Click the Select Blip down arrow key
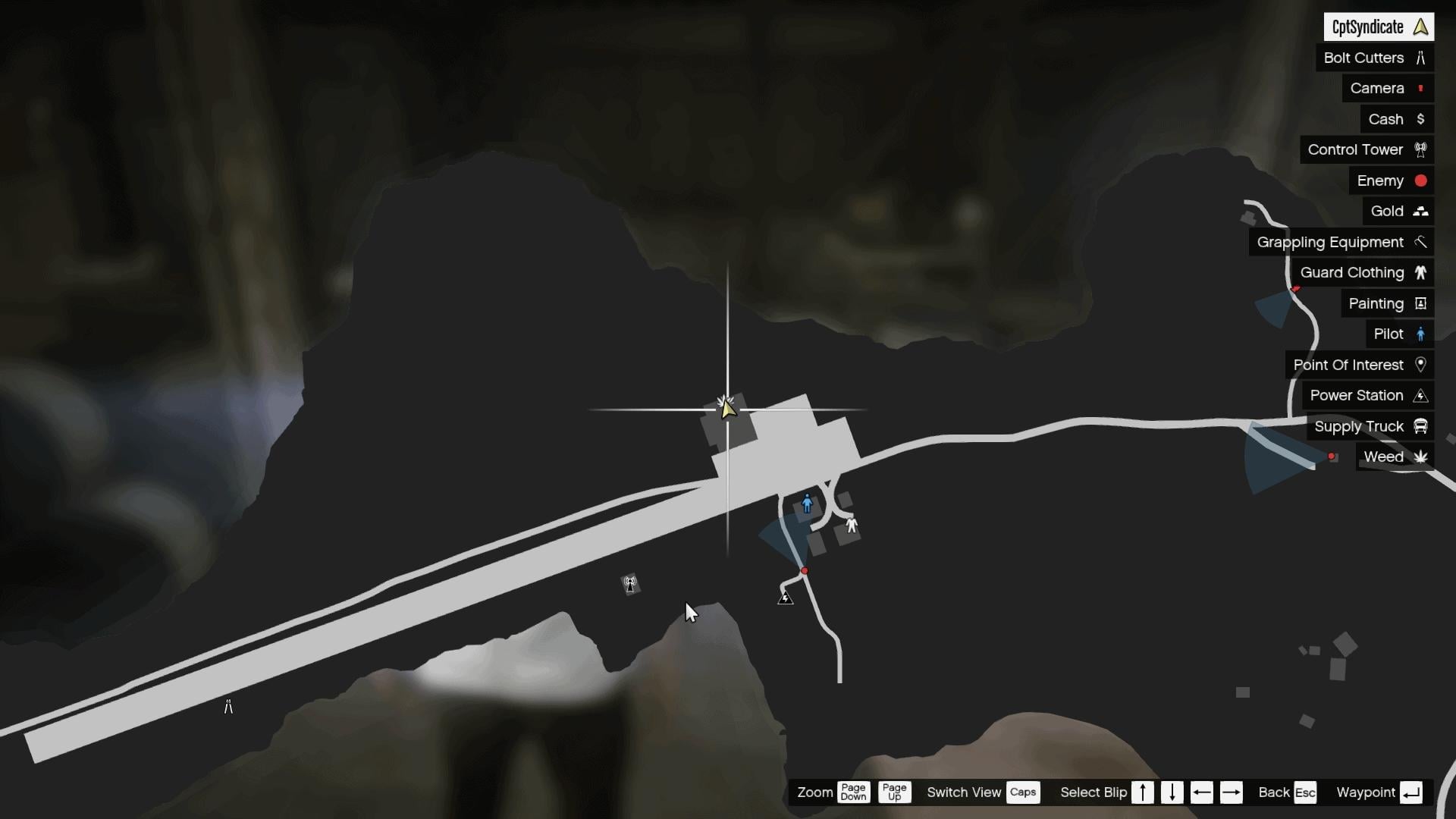Viewport: 1456px width, 819px height. 1172,792
